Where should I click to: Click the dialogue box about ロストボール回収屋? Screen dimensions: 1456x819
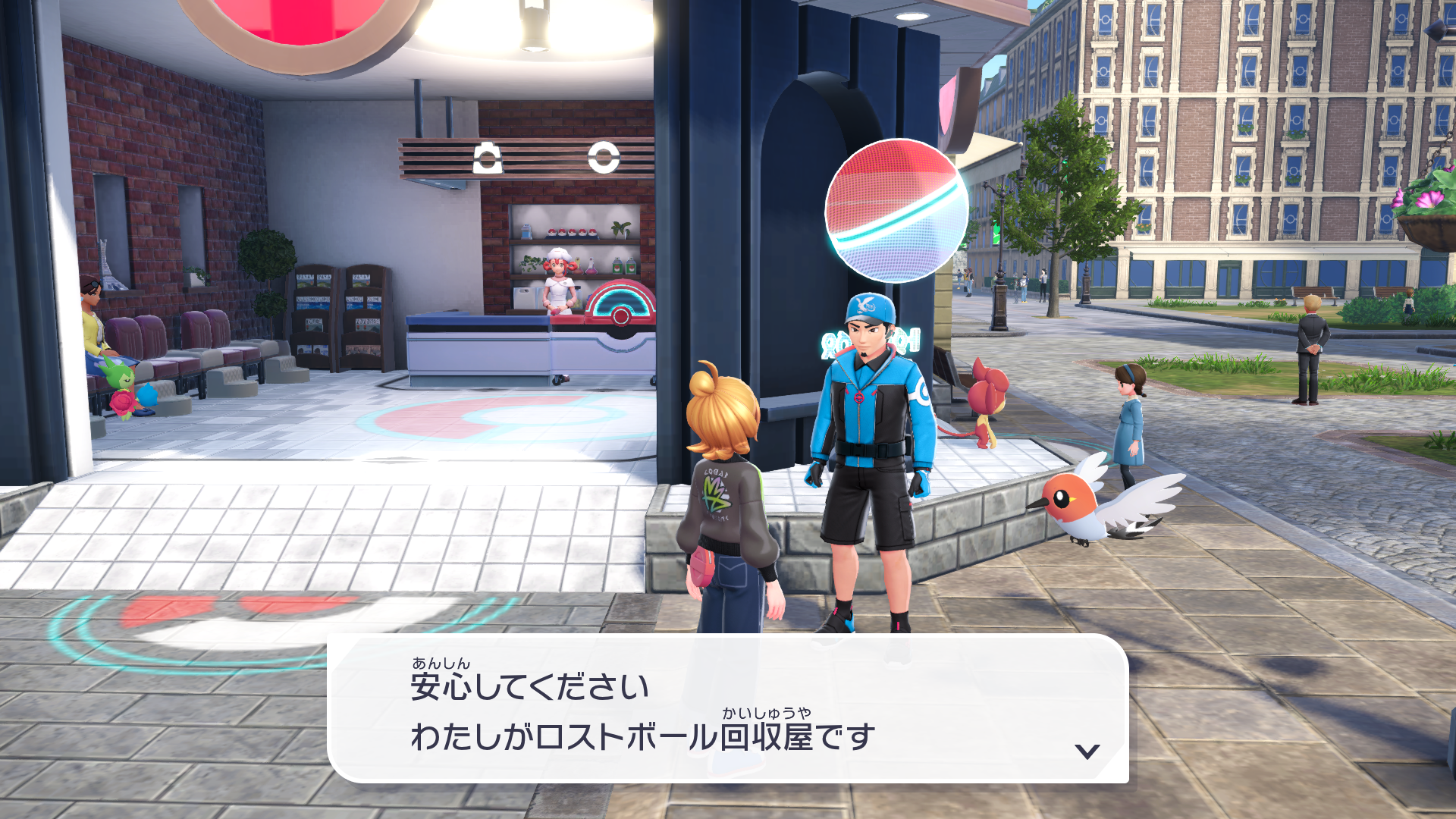coord(727,709)
